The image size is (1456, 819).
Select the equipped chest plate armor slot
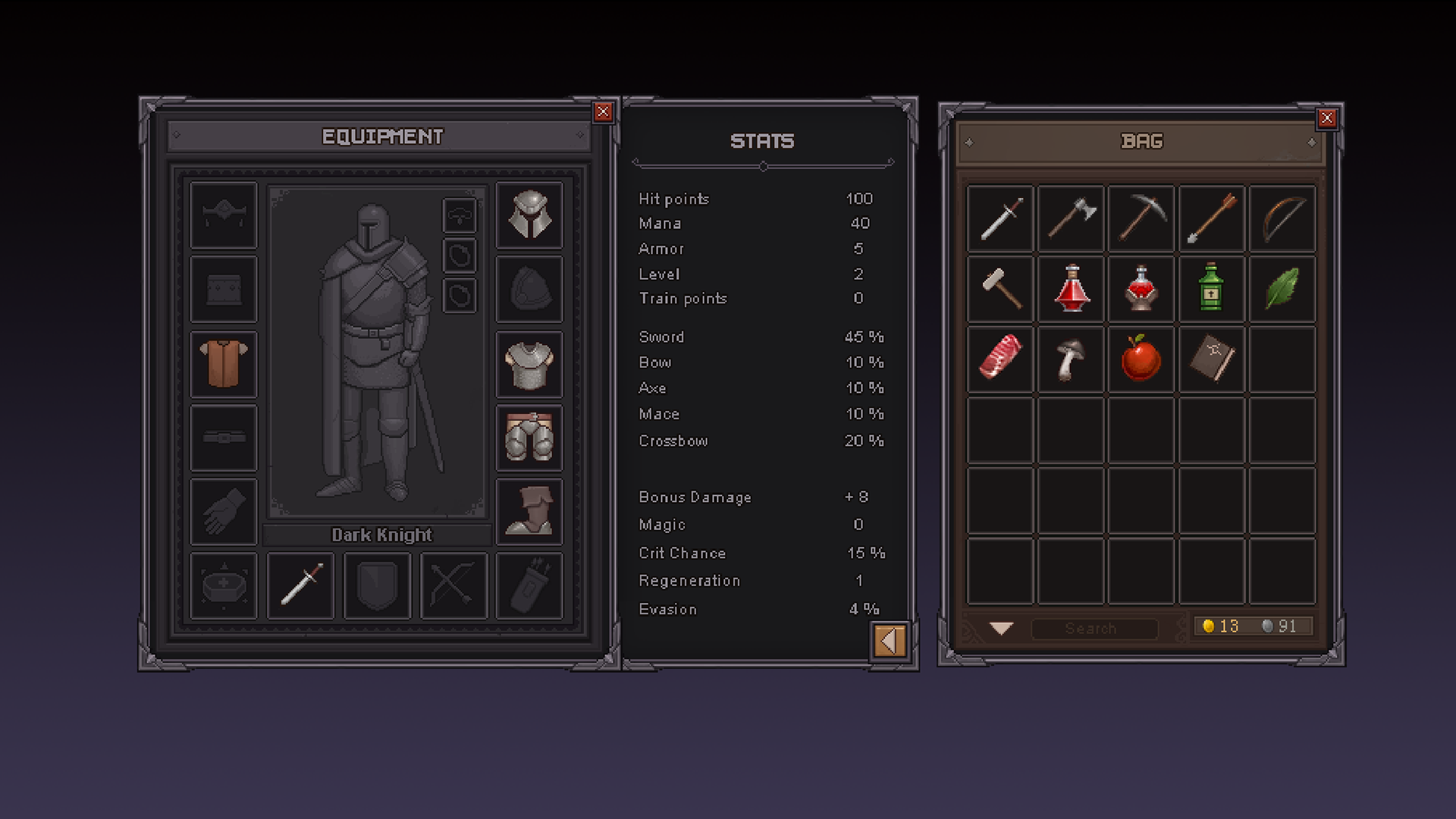(x=529, y=365)
